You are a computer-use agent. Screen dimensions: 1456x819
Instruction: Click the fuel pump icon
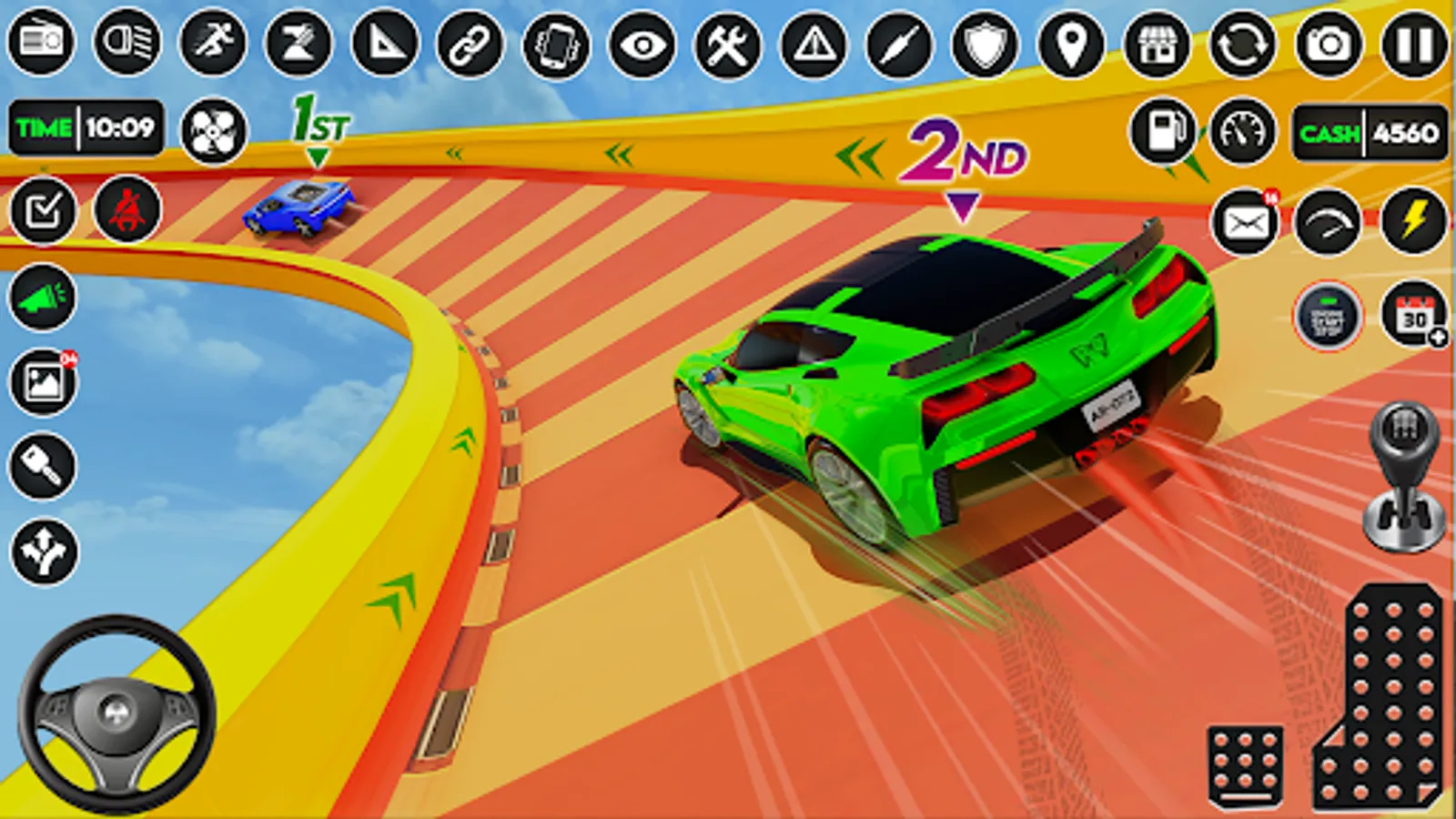[x=1162, y=132]
